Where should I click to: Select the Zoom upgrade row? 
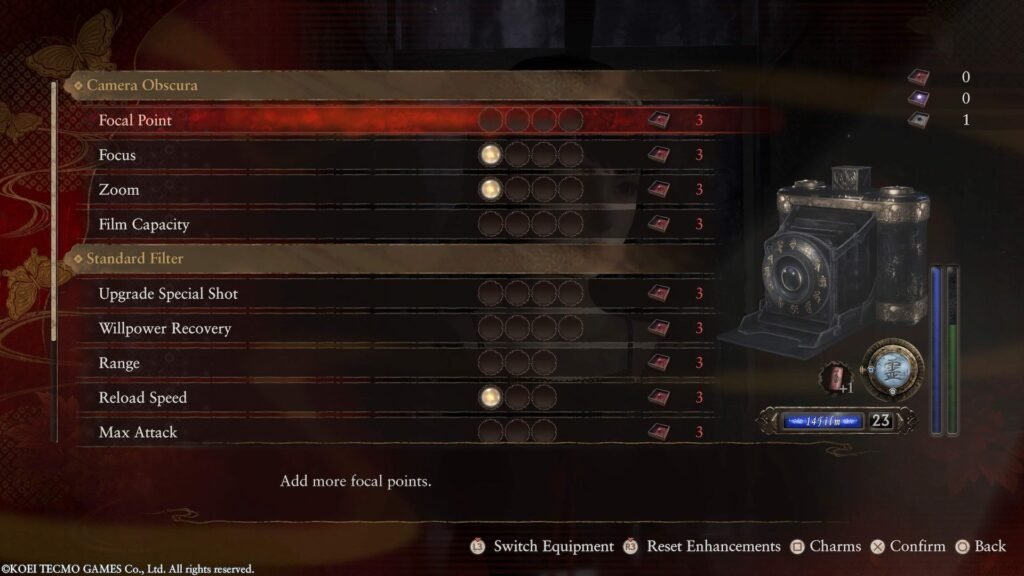point(119,190)
